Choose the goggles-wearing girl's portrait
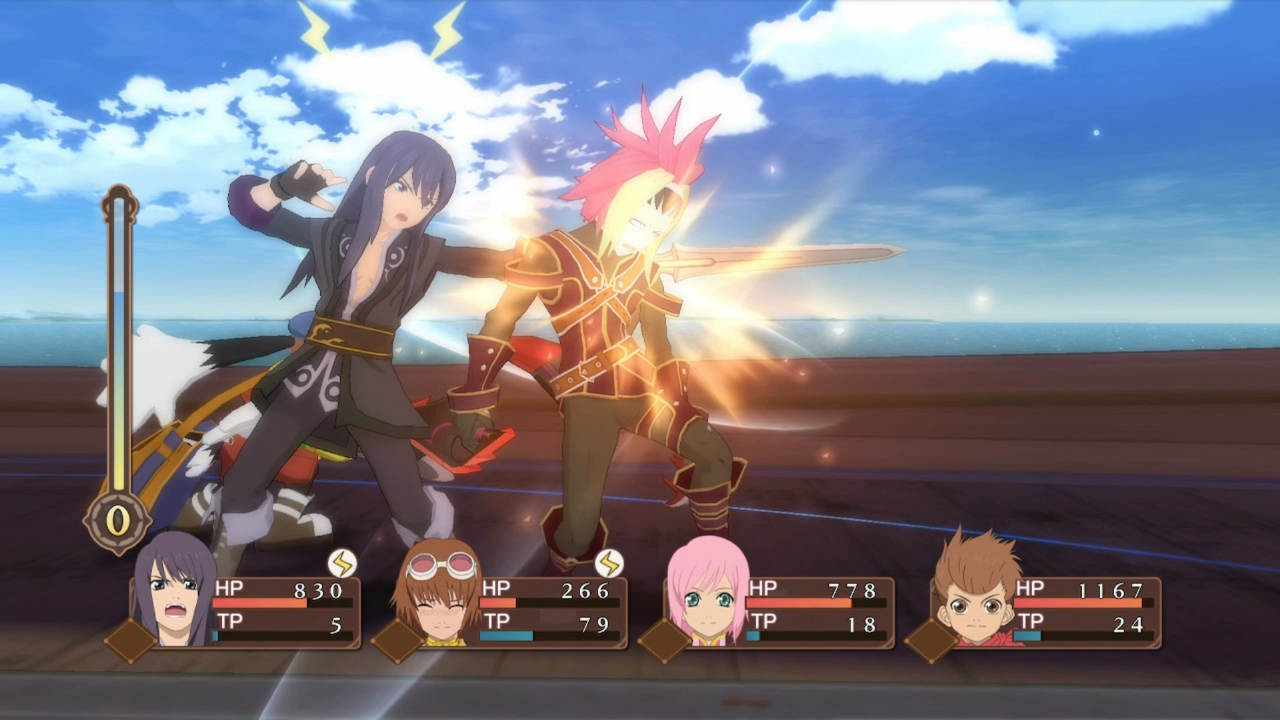1280x720 pixels. click(440, 595)
